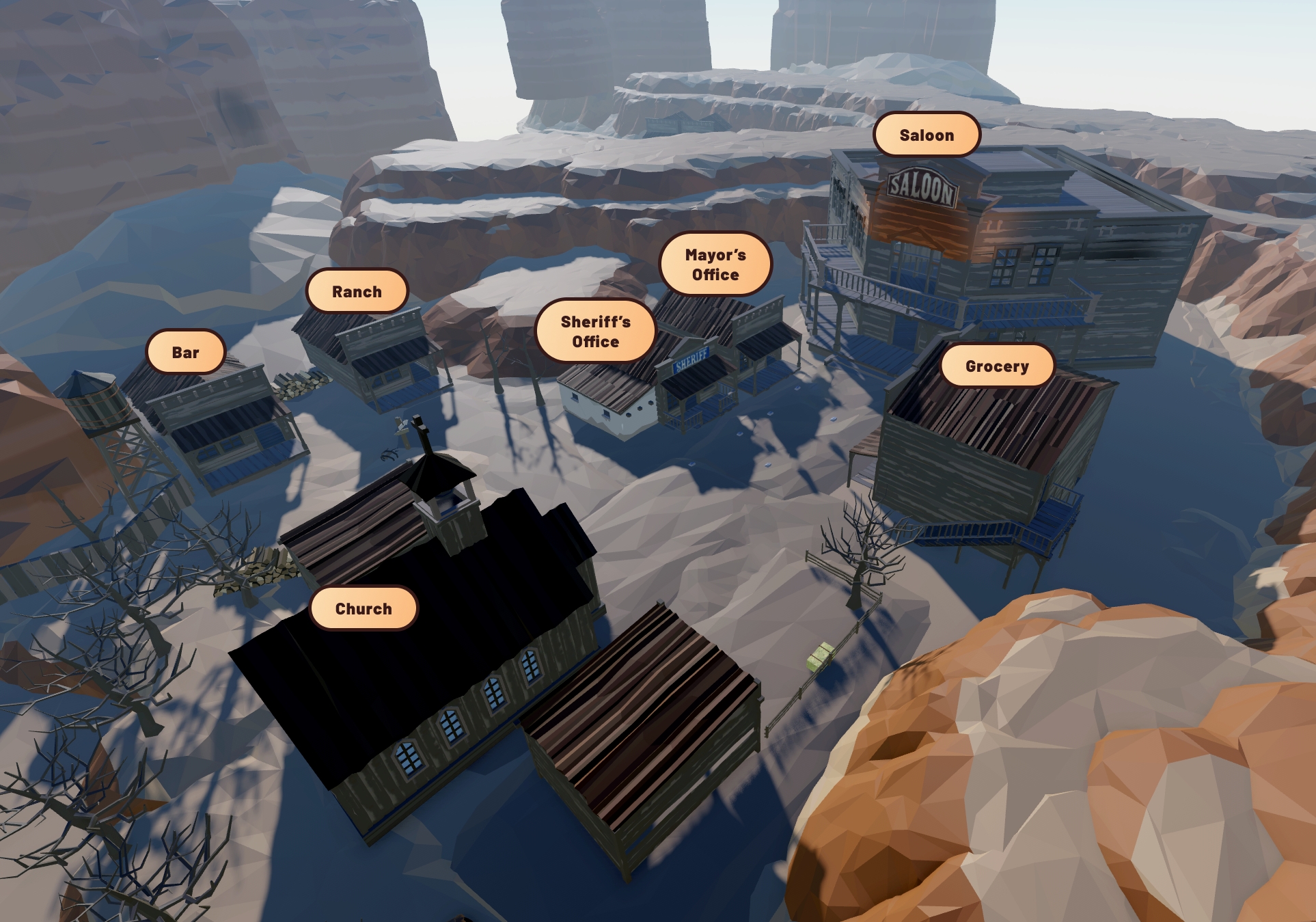Select the Saloon location label

(927, 135)
